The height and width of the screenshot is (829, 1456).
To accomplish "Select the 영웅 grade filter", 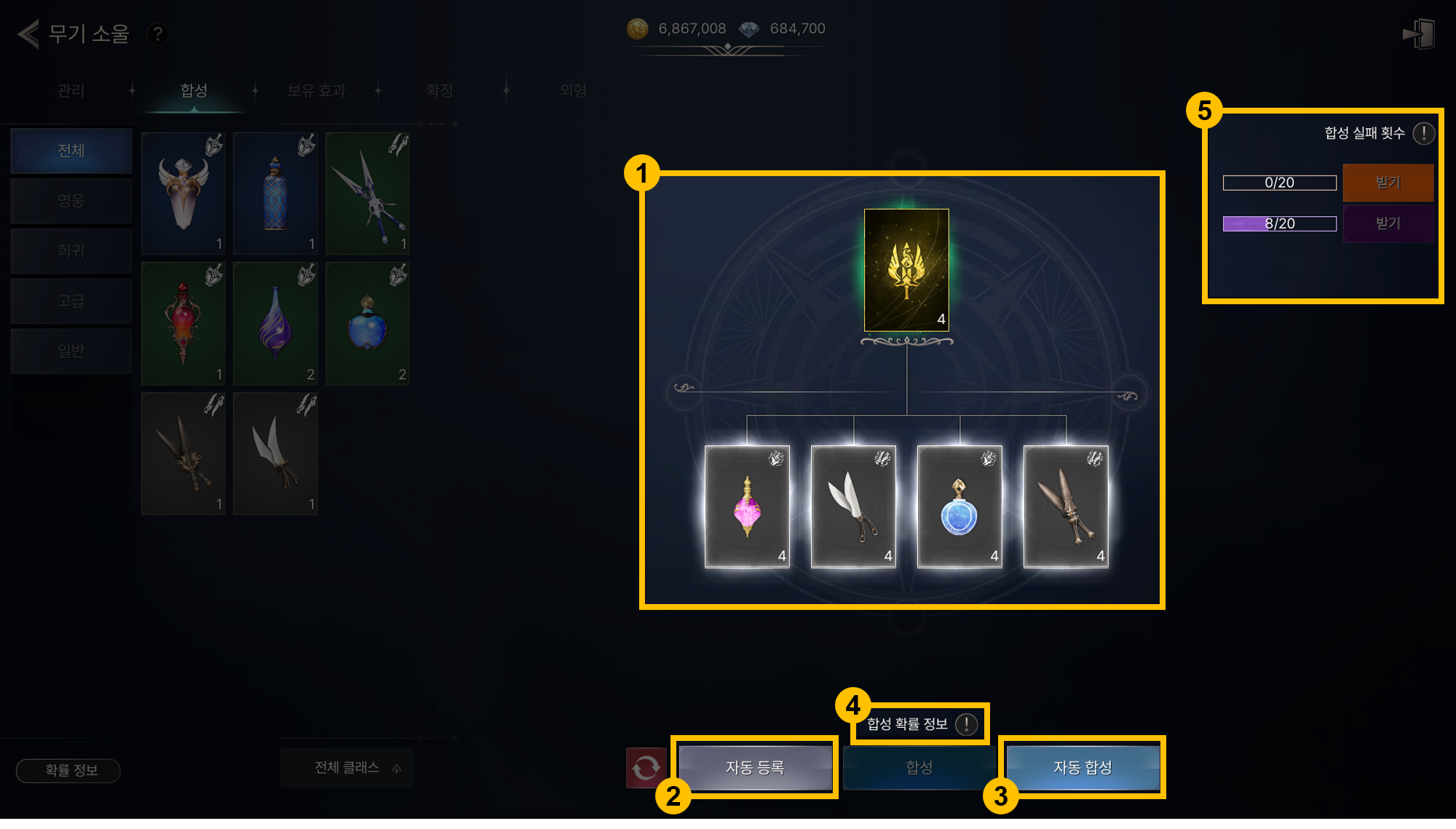I will tap(71, 200).
